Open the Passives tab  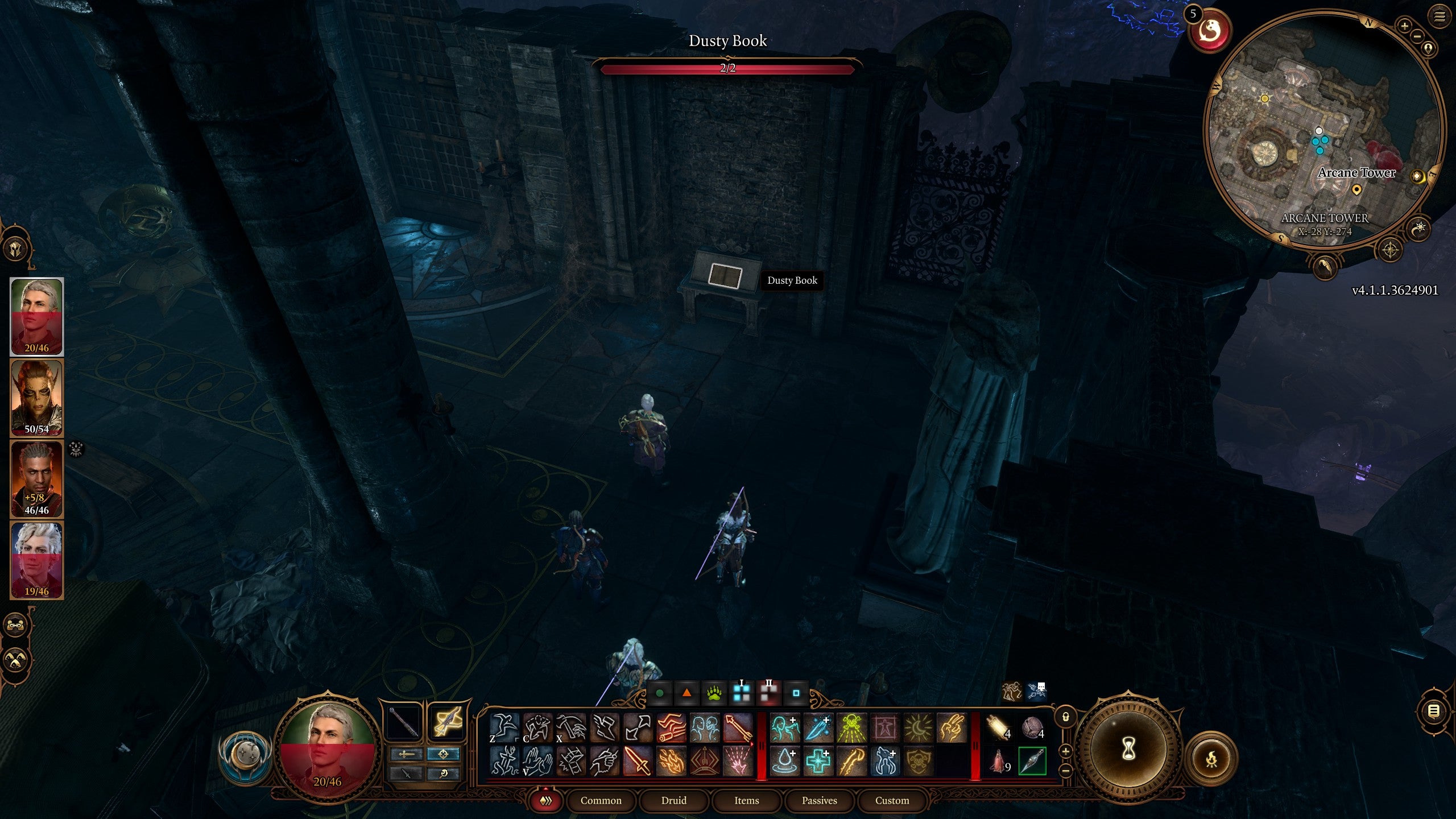pyautogui.click(x=819, y=800)
